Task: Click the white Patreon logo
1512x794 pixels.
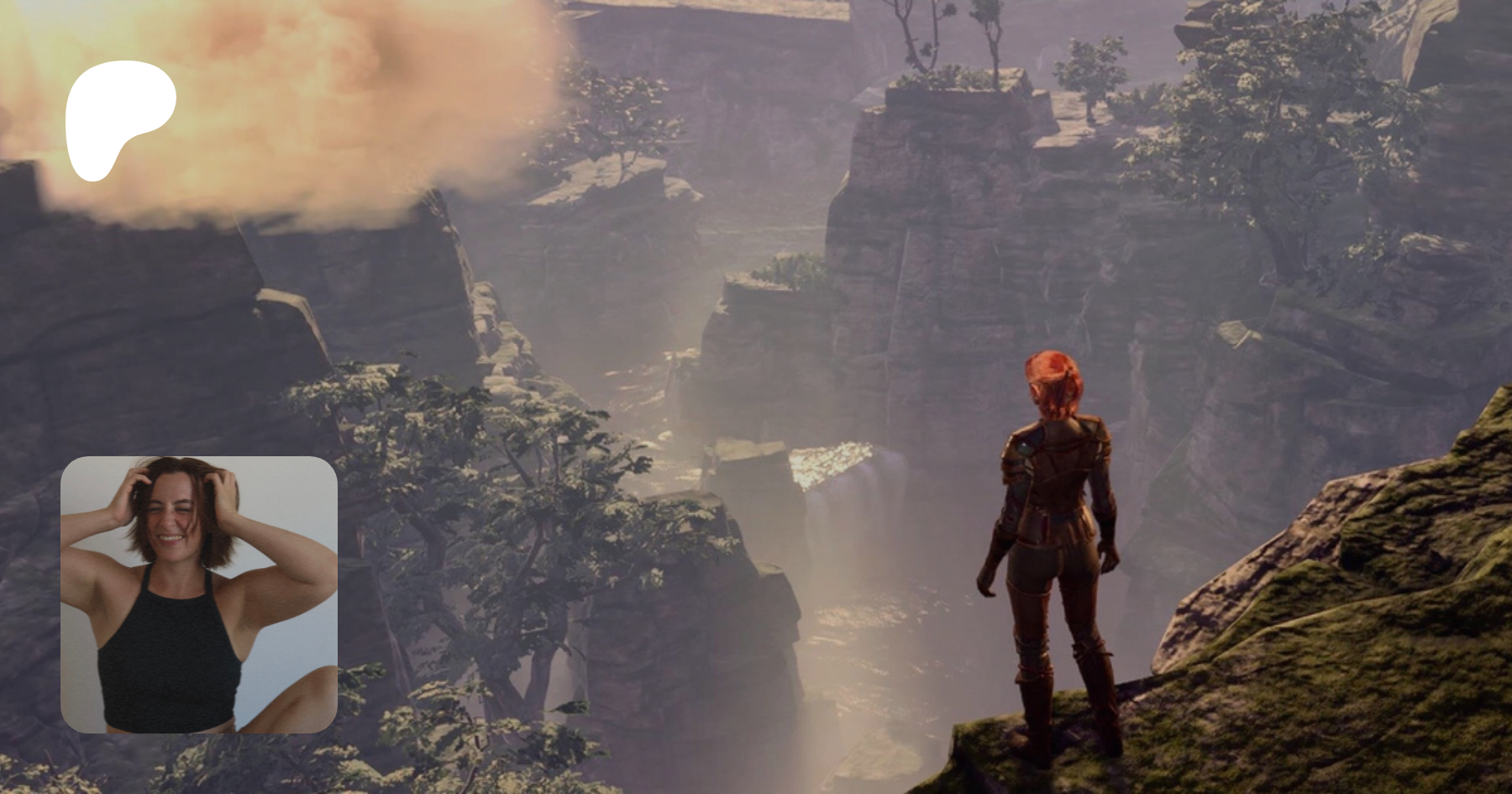Action: coord(119,118)
